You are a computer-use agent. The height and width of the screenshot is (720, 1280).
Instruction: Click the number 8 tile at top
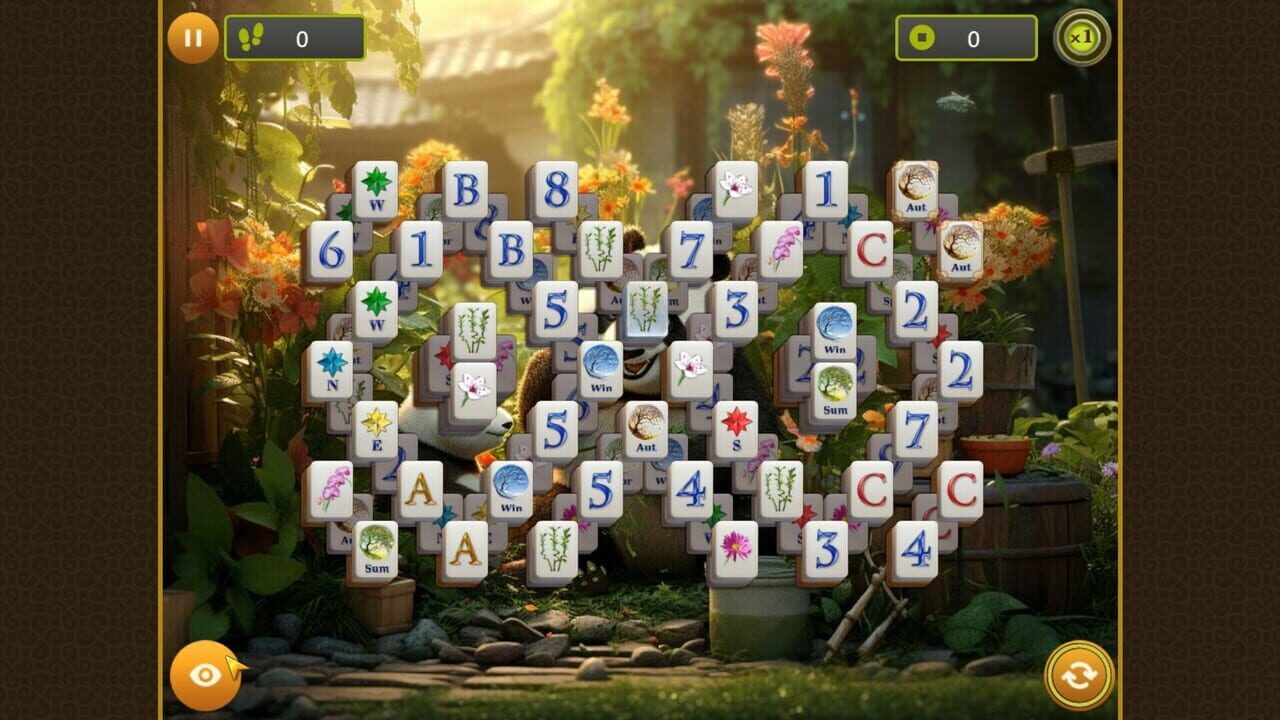pos(556,188)
